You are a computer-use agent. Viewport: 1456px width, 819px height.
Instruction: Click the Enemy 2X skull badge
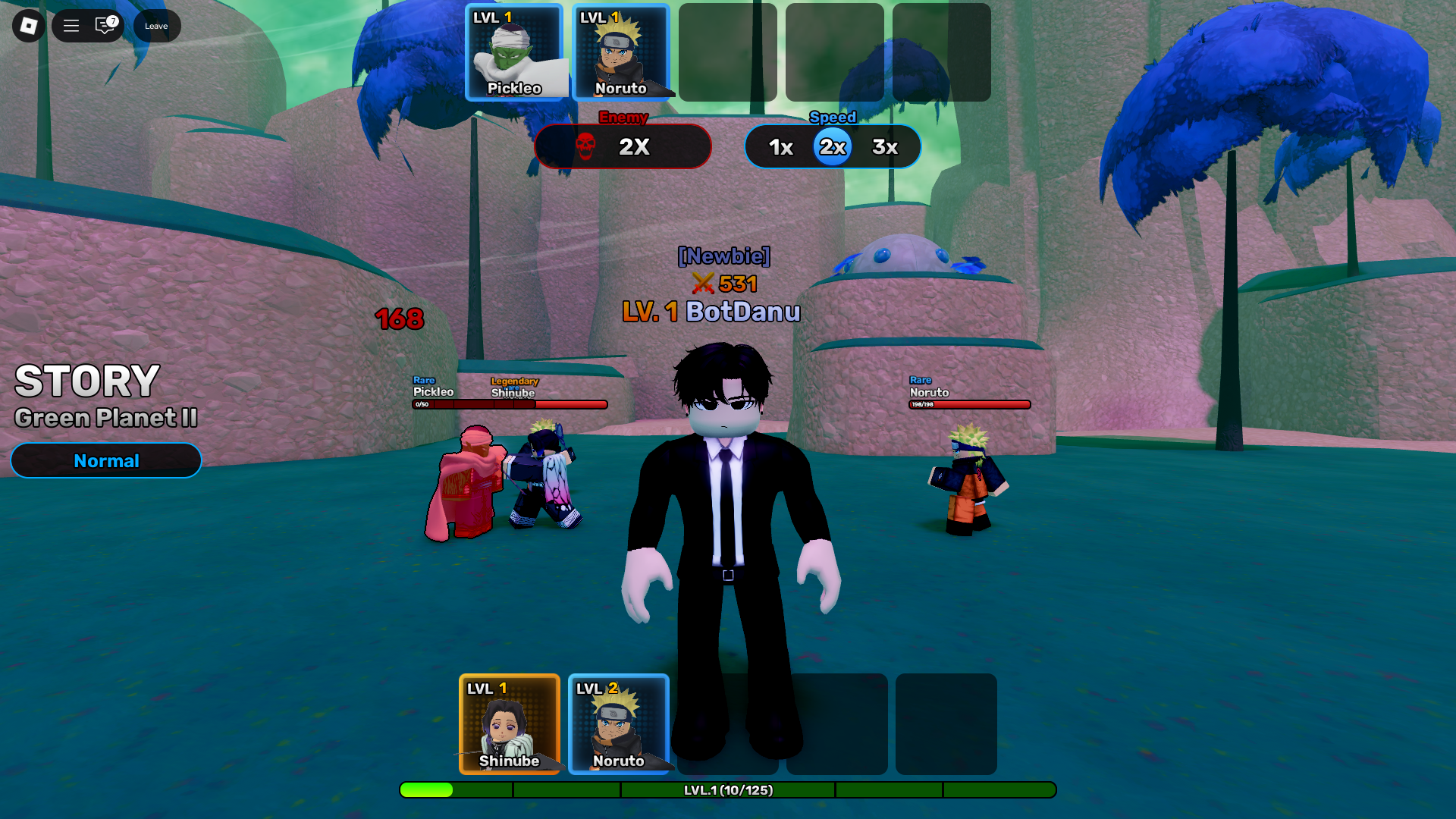pyautogui.click(x=623, y=146)
